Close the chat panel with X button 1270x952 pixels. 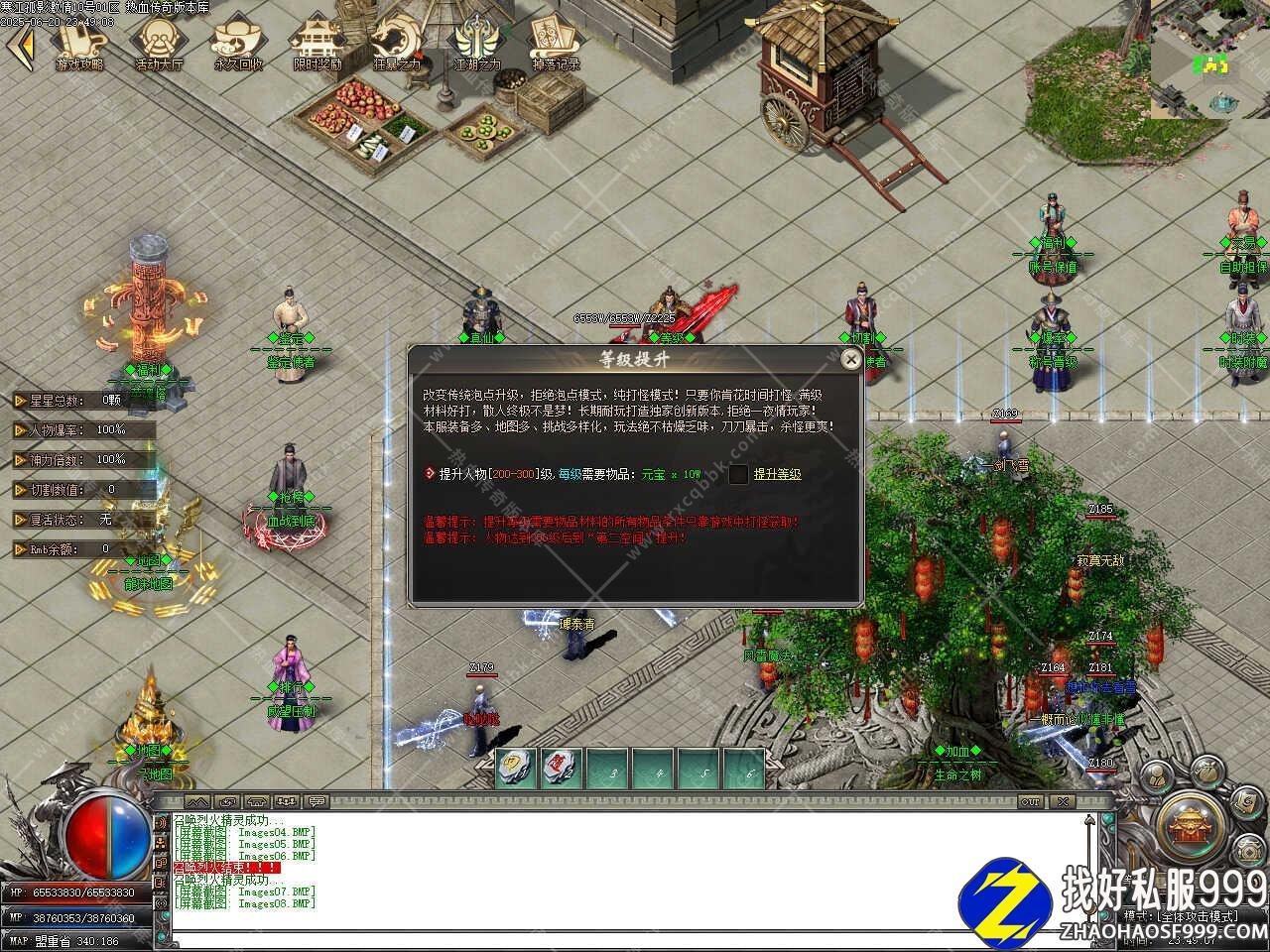[1063, 801]
